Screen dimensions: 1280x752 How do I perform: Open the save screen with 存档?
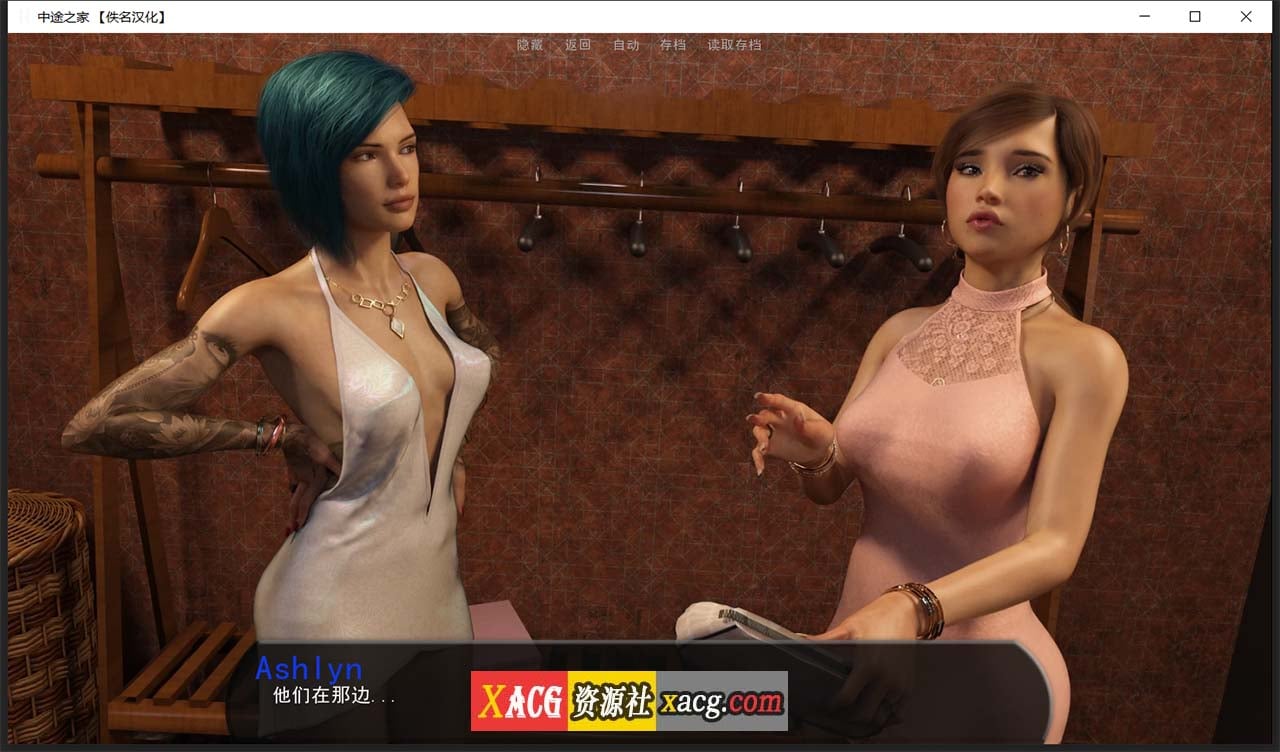coord(673,44)
